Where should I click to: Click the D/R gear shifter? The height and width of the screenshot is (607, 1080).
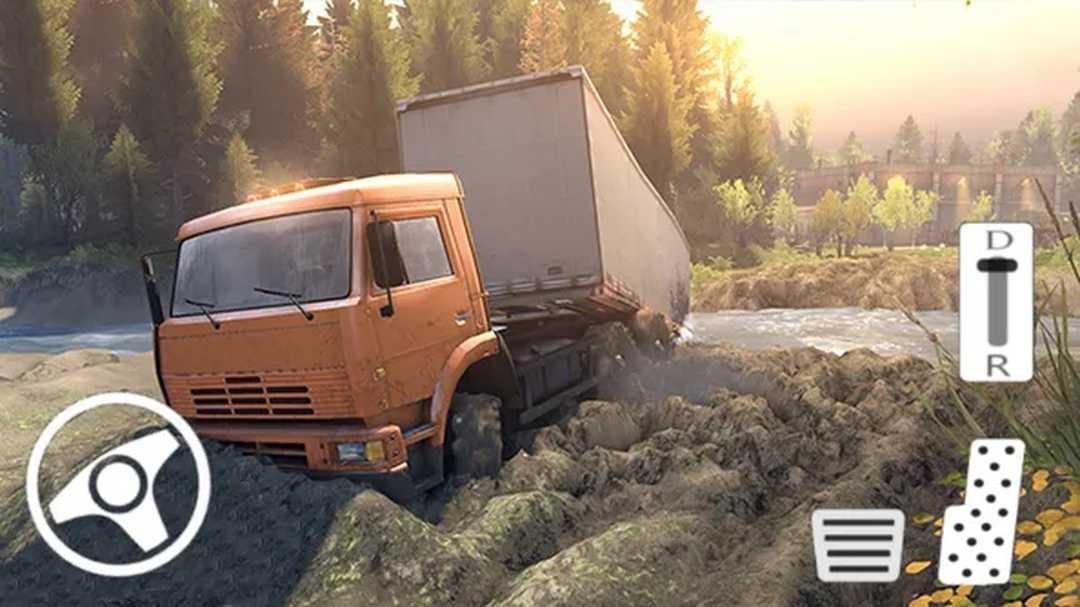coord(996,301)
